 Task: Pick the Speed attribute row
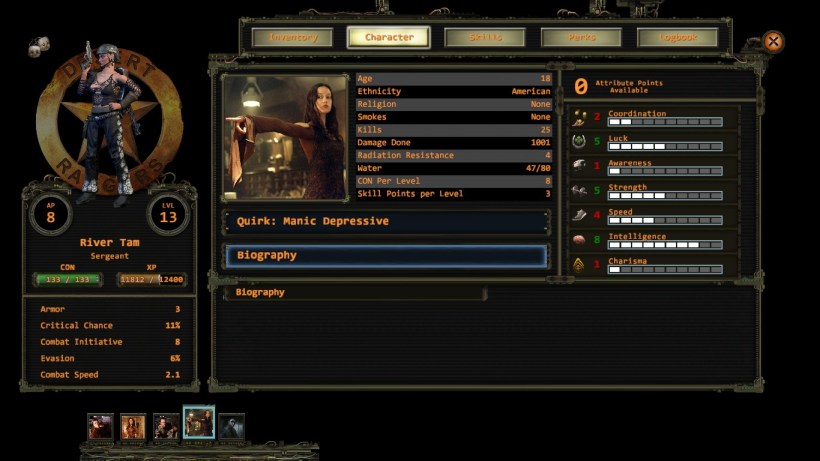click(x=654, y=216)
